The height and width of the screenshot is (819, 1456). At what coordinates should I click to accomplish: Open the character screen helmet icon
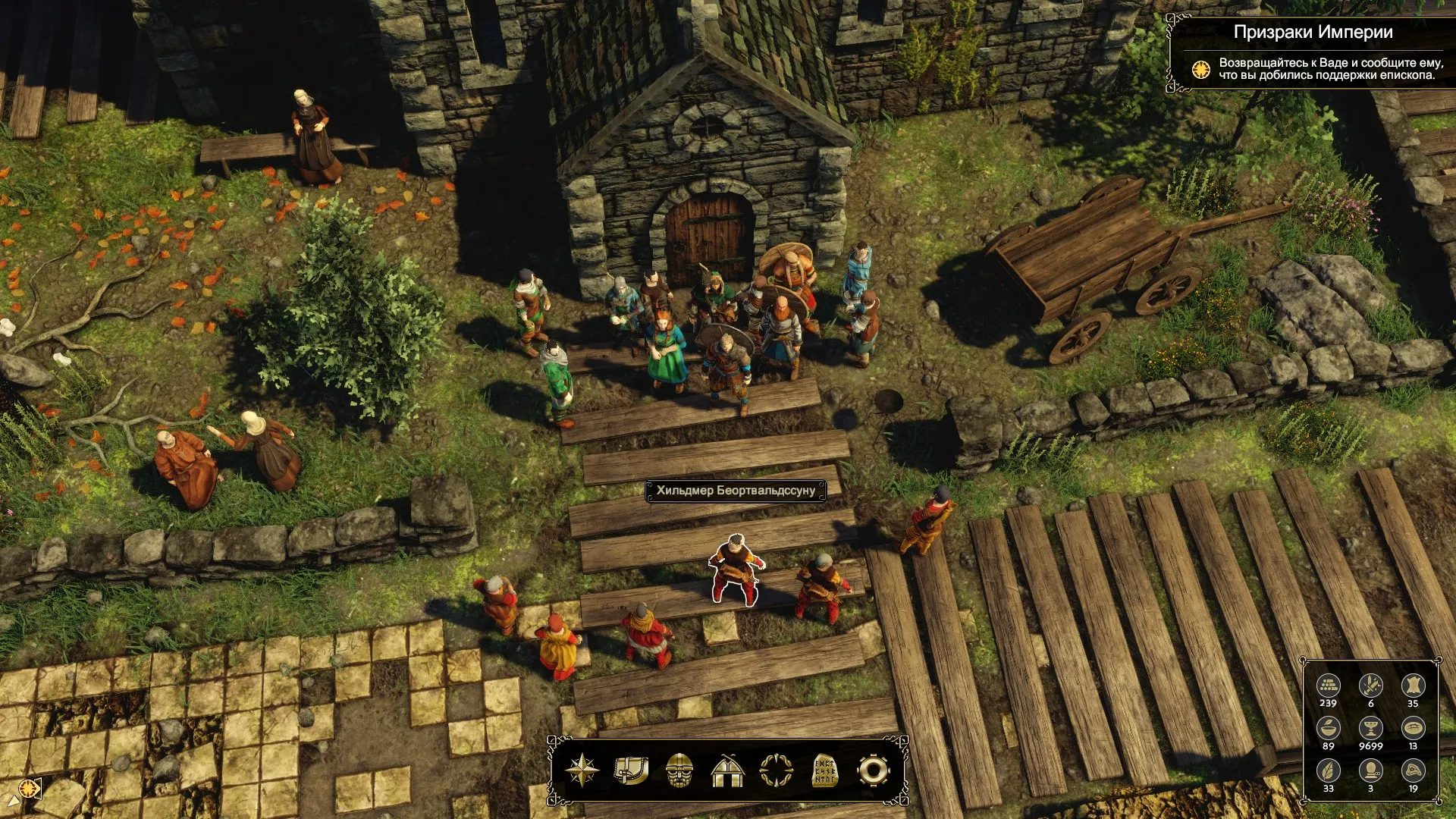pyautogui.click(x=679, y=770)
